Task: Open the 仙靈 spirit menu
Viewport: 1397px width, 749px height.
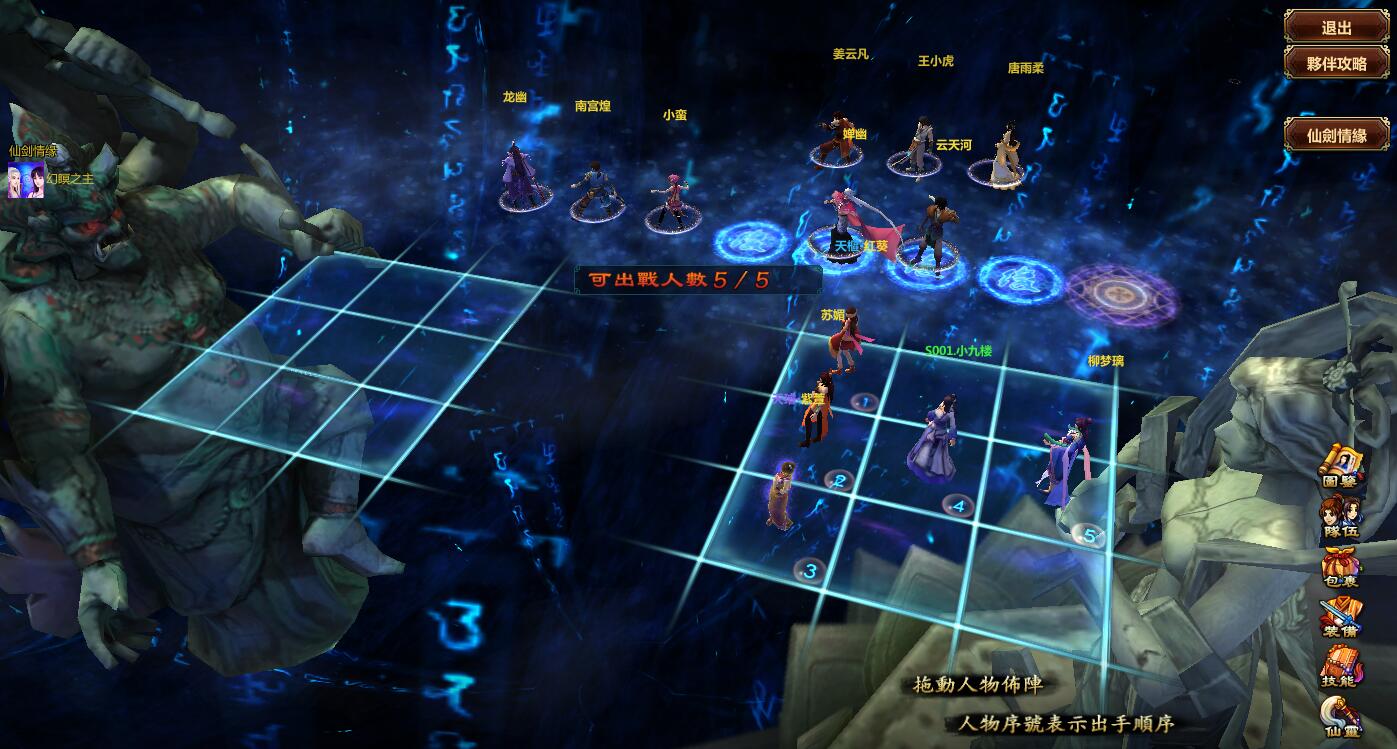Action: (x=1340, y=717)
